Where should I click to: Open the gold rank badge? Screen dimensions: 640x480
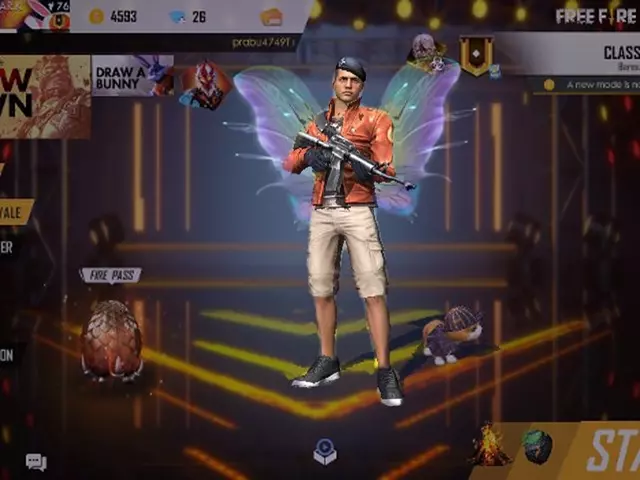[x=476, y=56]
